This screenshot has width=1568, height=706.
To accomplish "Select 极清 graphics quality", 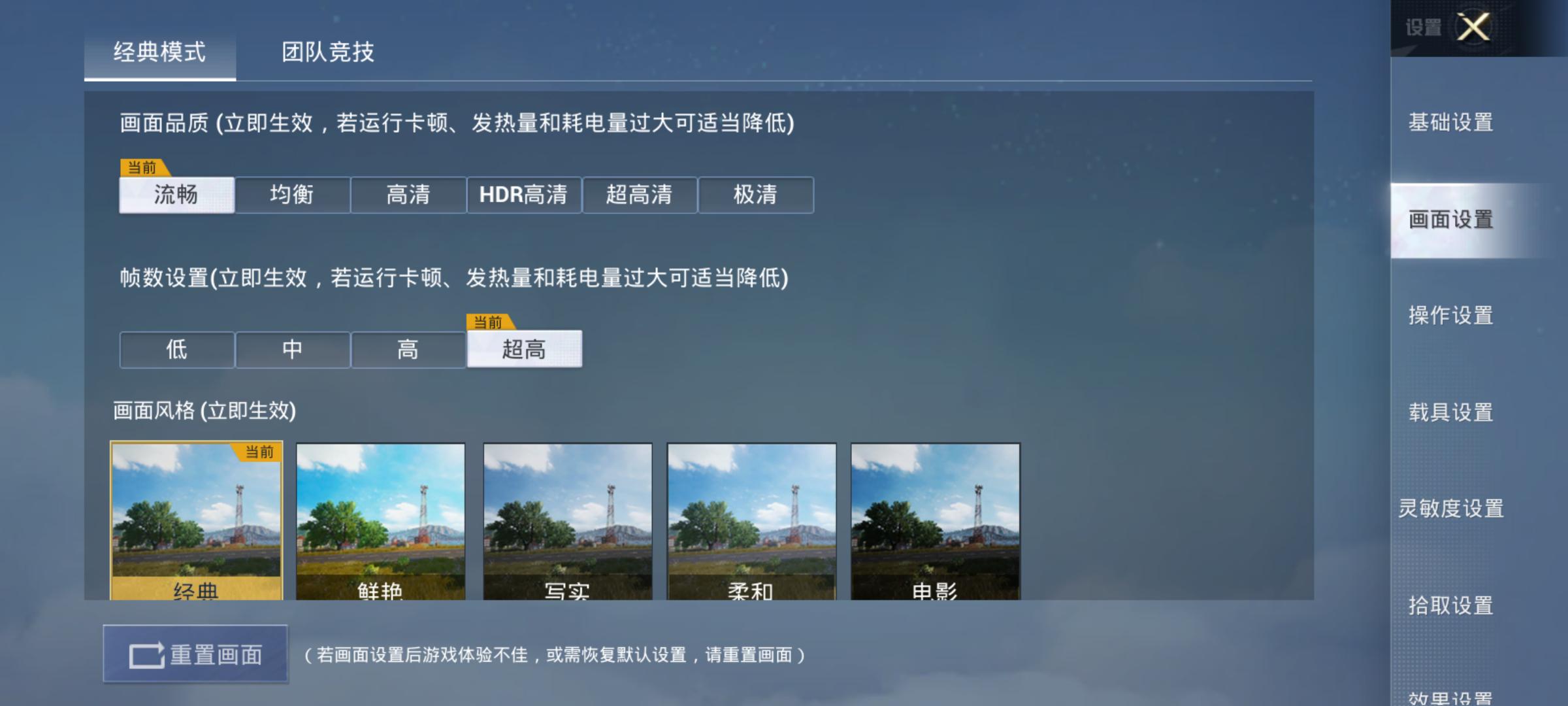I will pos(757,195).
